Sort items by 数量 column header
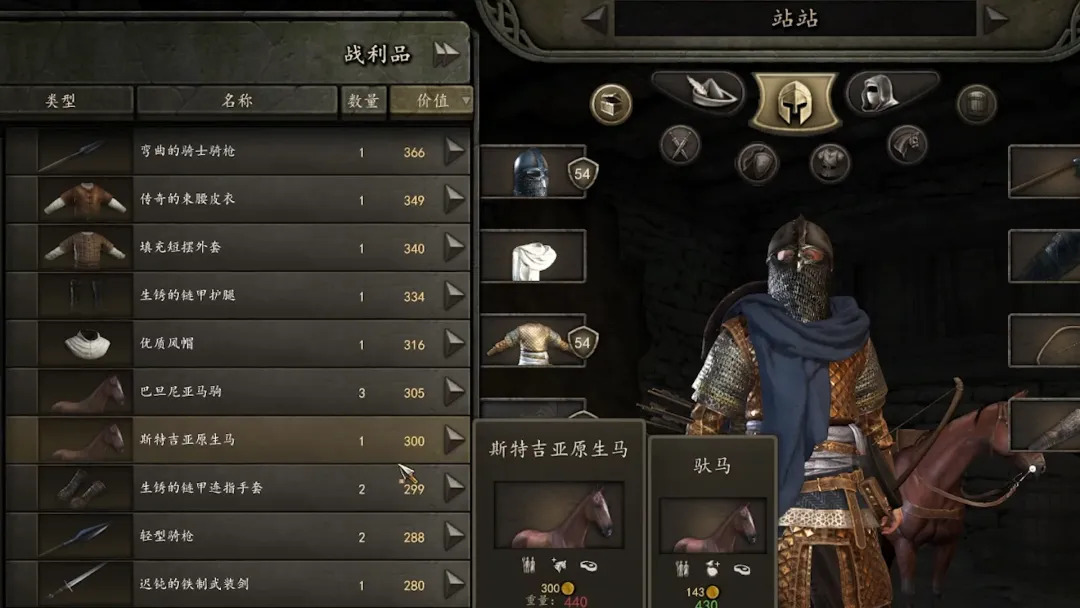 [x=363, y=101]
